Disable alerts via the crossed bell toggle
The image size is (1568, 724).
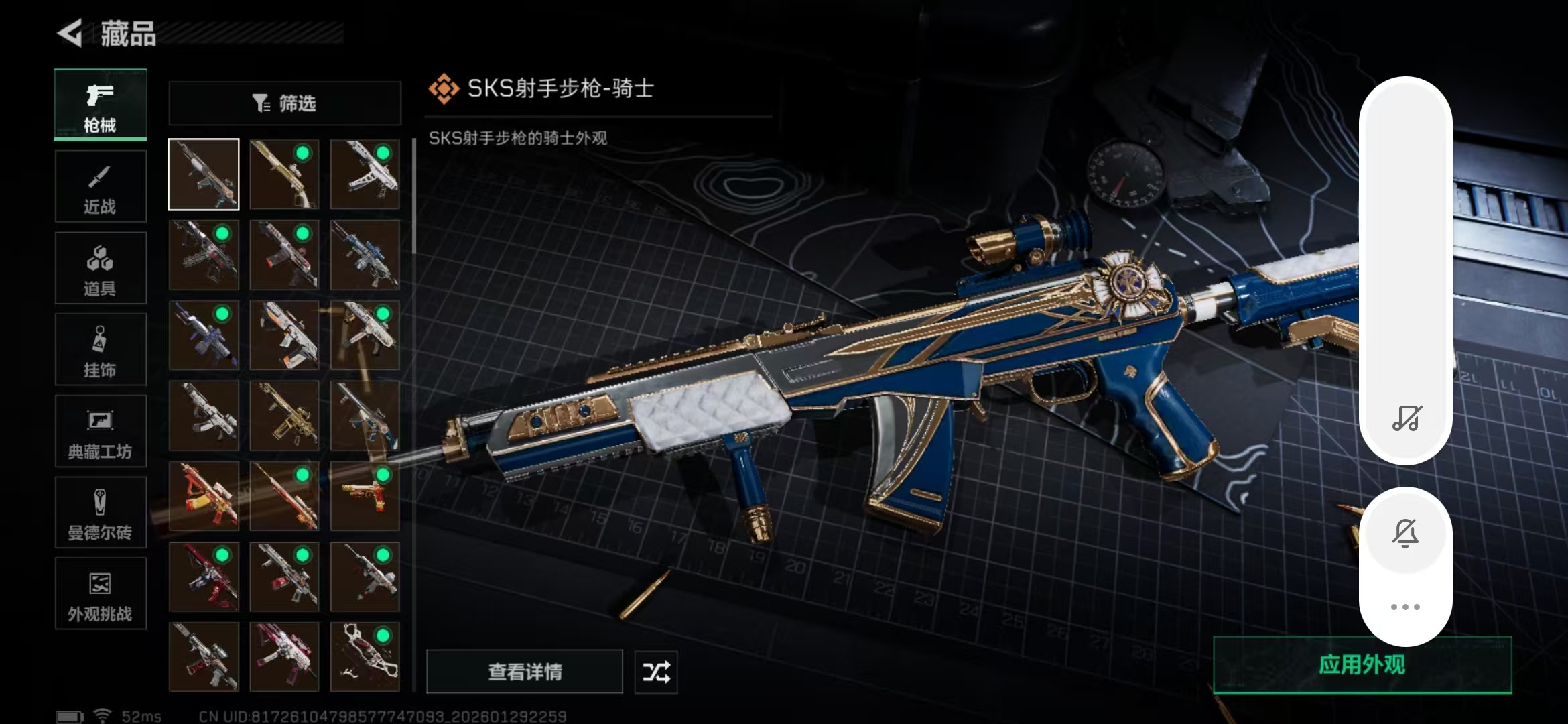click(1406, 532)
